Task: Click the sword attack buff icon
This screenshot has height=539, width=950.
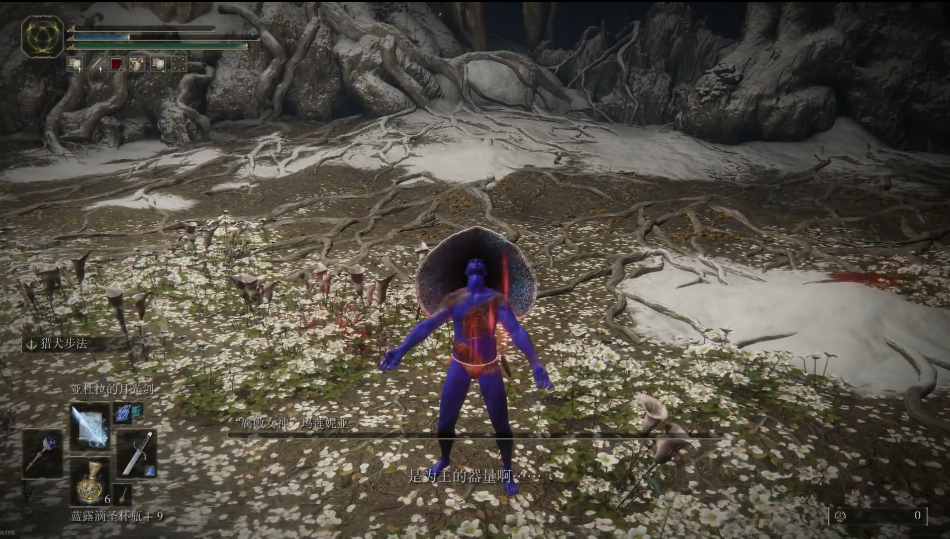Action: point(98,64)
